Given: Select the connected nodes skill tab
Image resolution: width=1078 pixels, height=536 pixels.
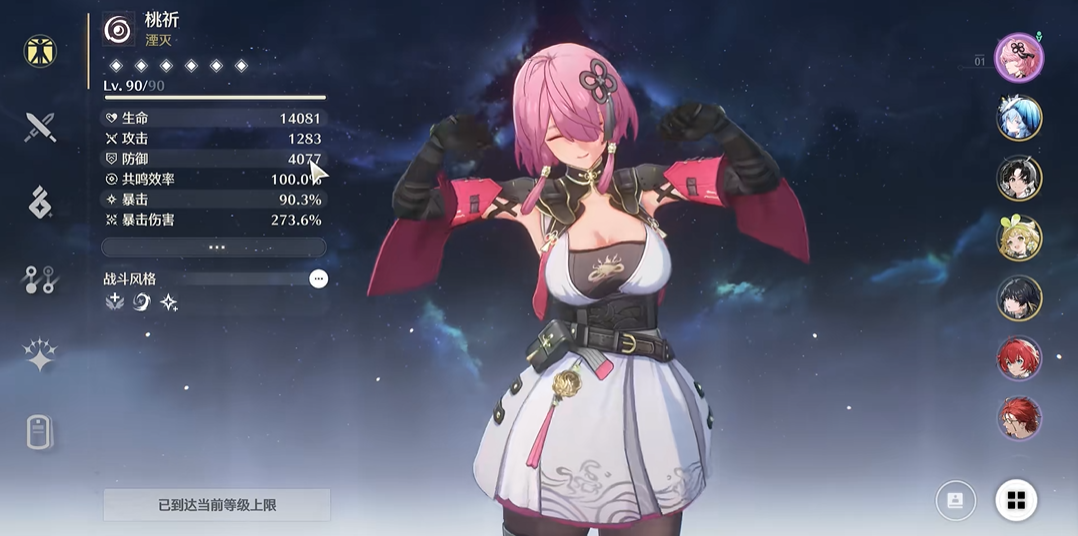Looking at the screenshot, I should 40,281.
